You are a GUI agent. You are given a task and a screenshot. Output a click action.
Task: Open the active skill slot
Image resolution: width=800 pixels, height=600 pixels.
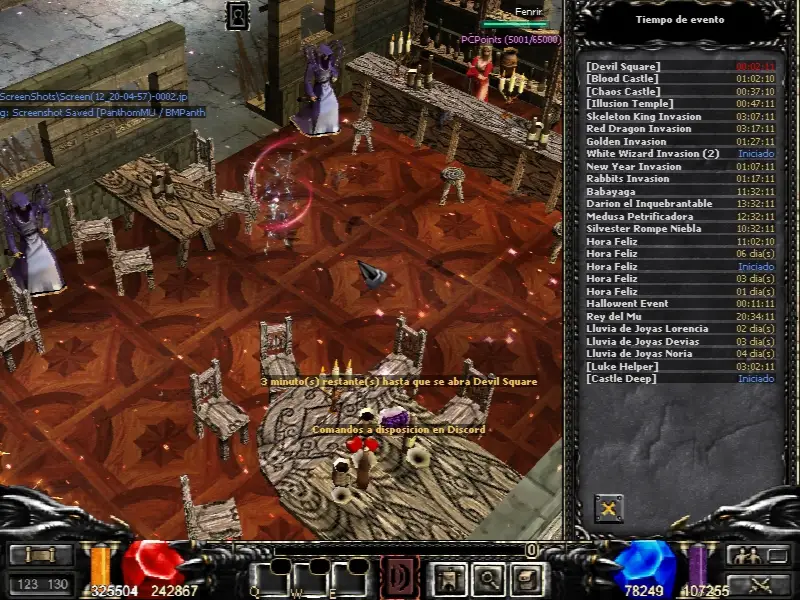(x=400, y=577)
